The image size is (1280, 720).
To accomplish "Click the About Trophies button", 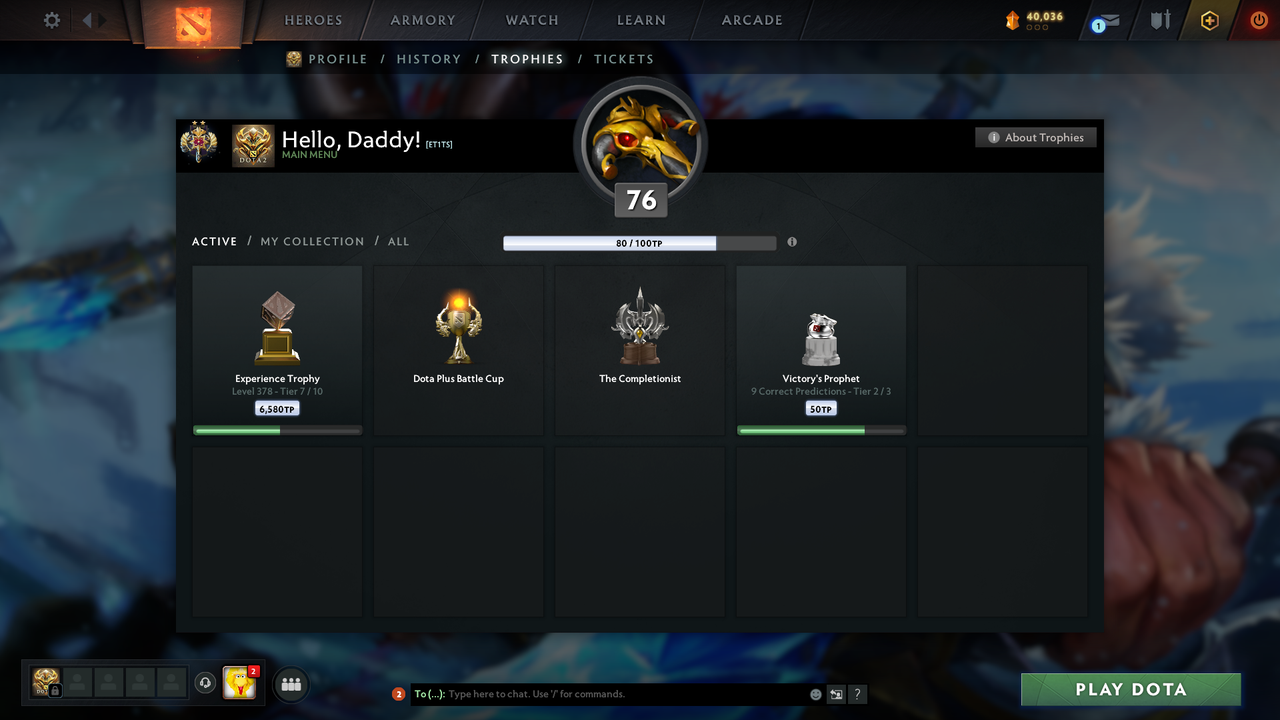I will click(1035, 137).
